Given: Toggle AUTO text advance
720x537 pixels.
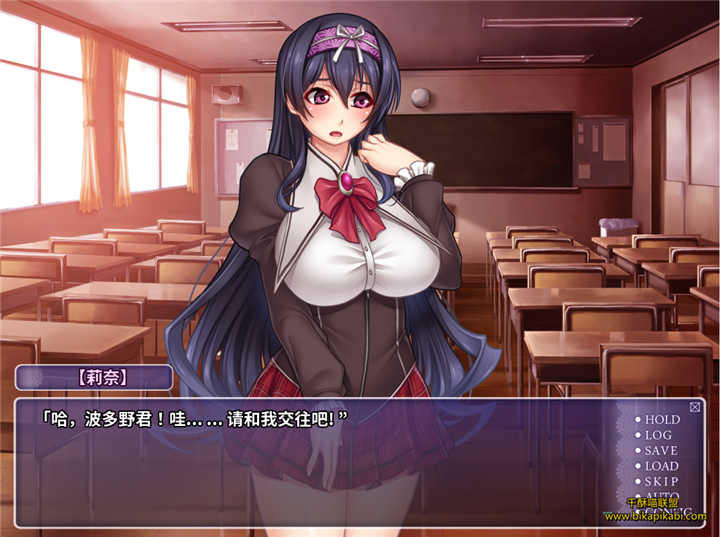Looking at the screenshot, I should point(660,496).
